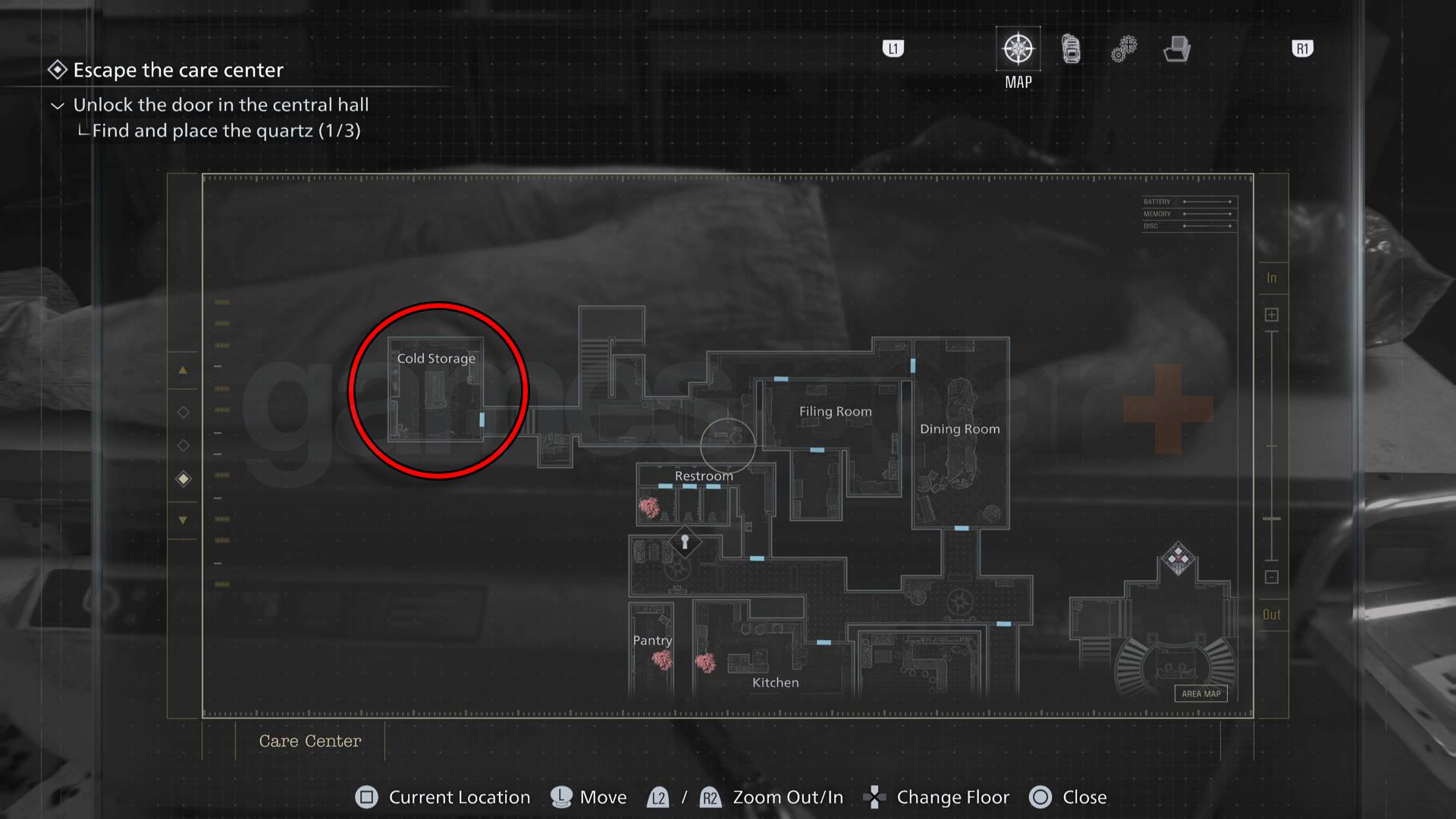Image resolution: width=1456 pixels, height=819 pixels.
Task: Click the R1 shoulder button prompt
Action: (x=1301, y=48)
